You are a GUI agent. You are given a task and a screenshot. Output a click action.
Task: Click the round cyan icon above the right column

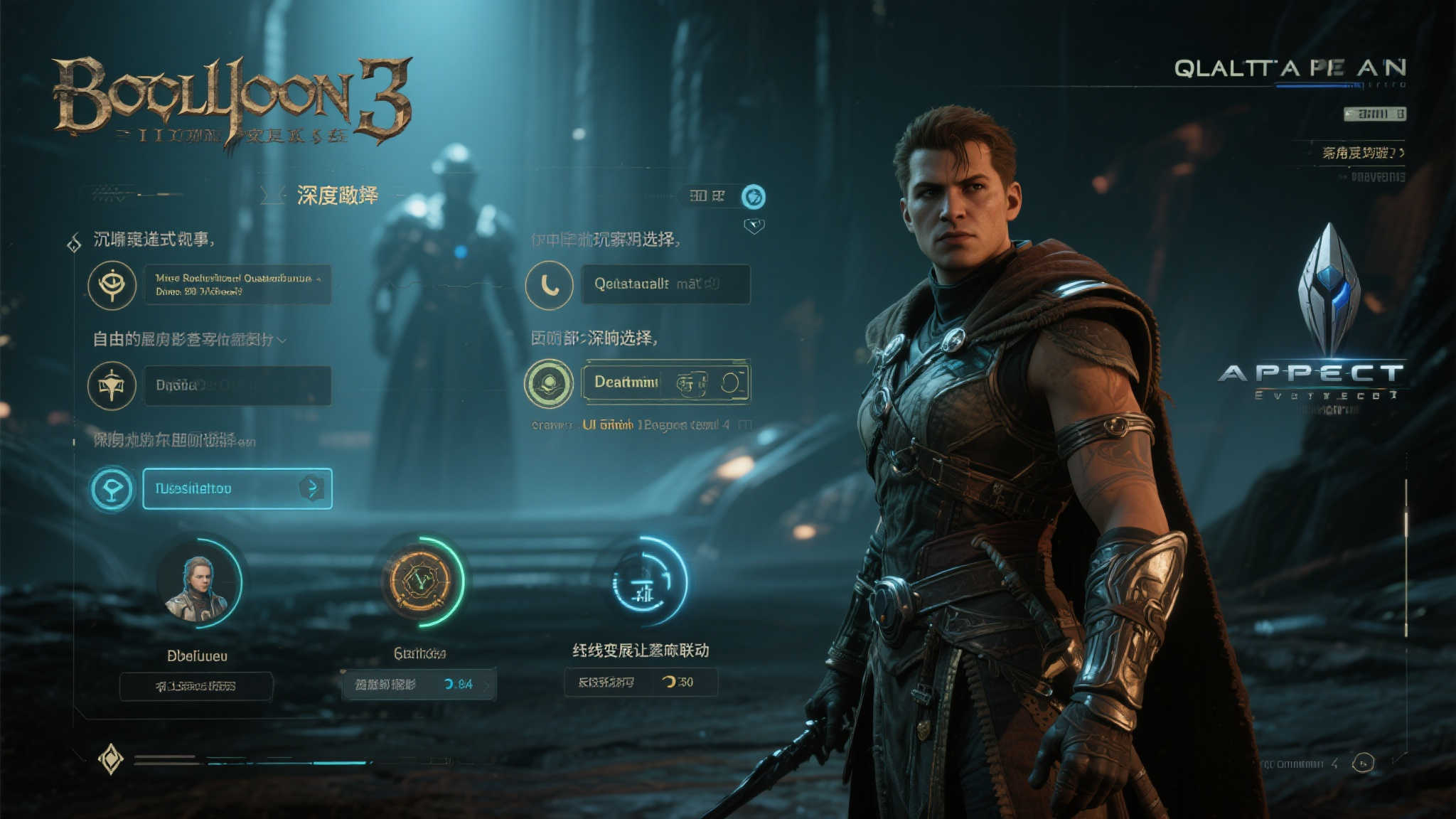(x=754, y=196)
